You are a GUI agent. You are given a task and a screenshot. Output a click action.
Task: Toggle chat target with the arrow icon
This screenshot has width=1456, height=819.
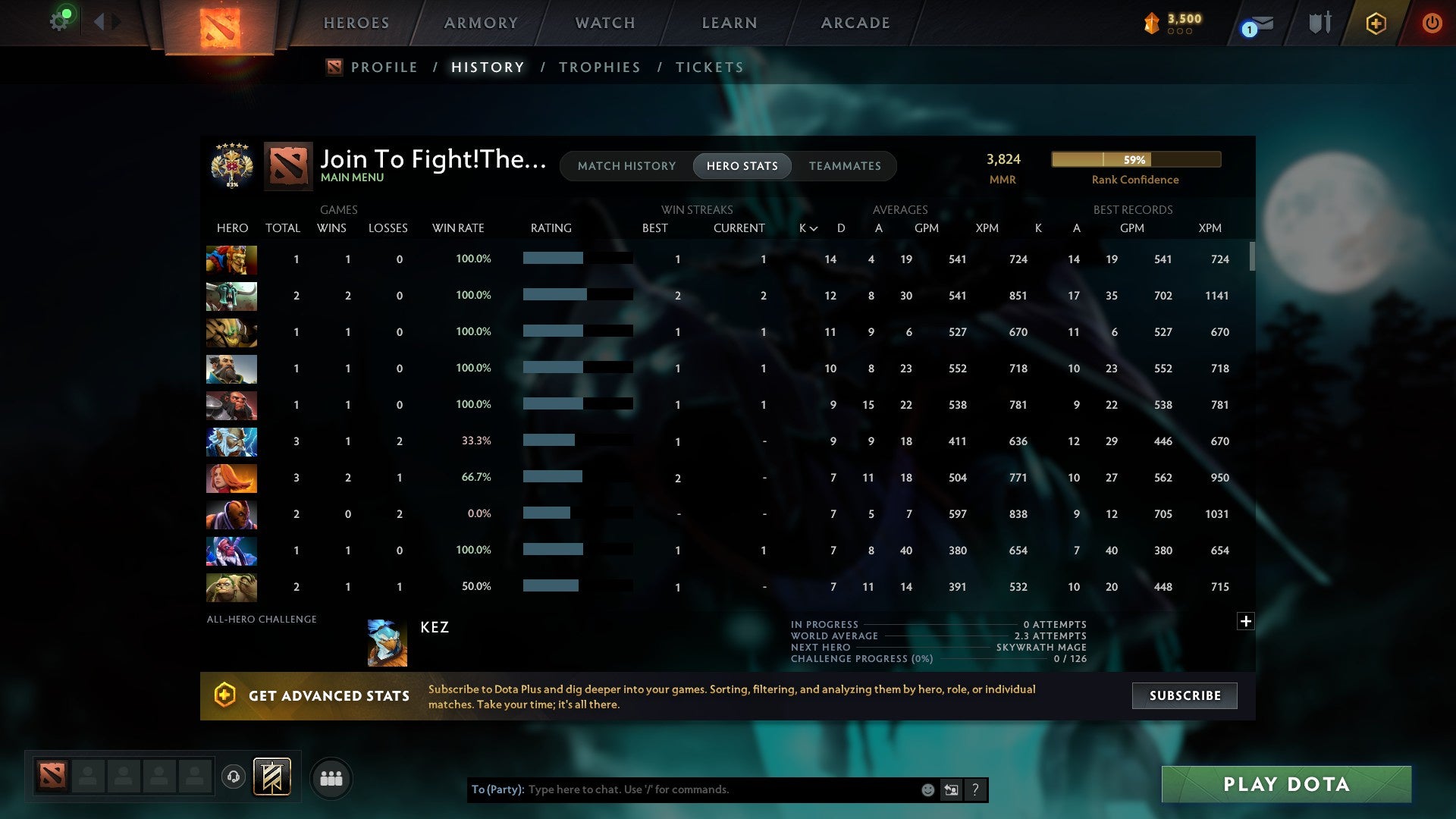click(x=950, y=789)
